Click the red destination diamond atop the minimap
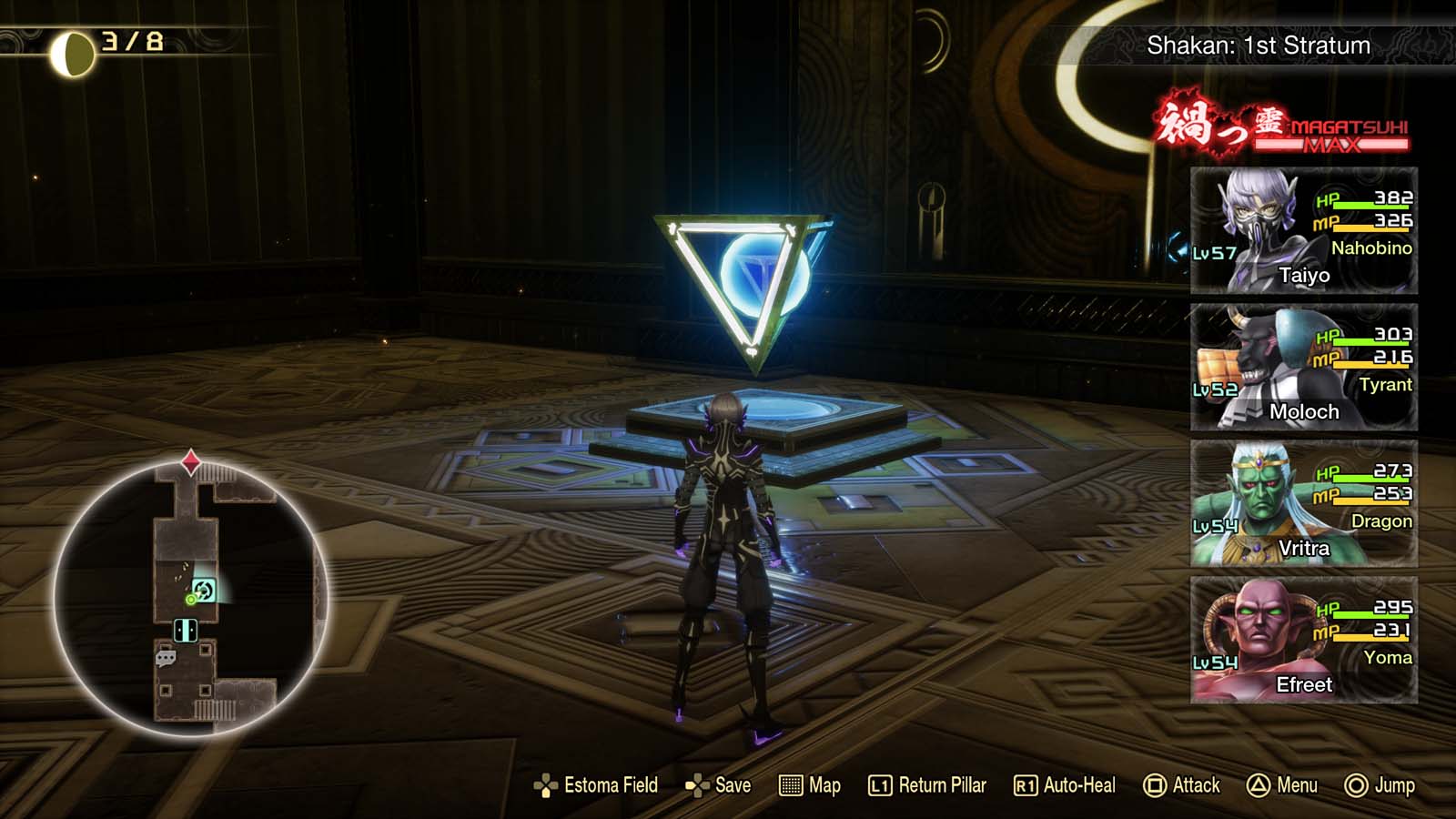 (x=189, y=460)
